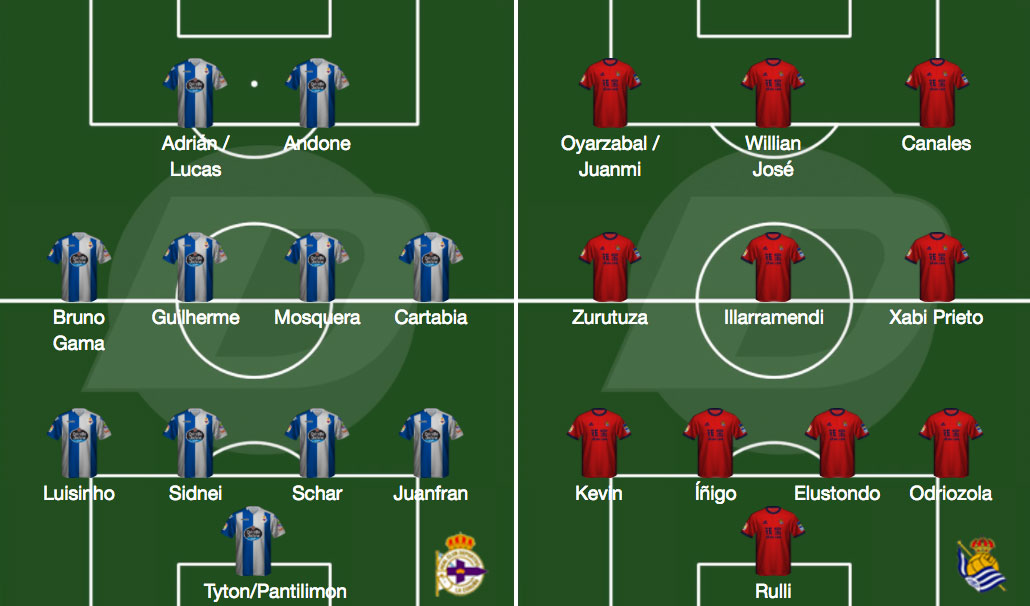
Task: Pick goalkeeper Rulli
Action: coord(773,541)
